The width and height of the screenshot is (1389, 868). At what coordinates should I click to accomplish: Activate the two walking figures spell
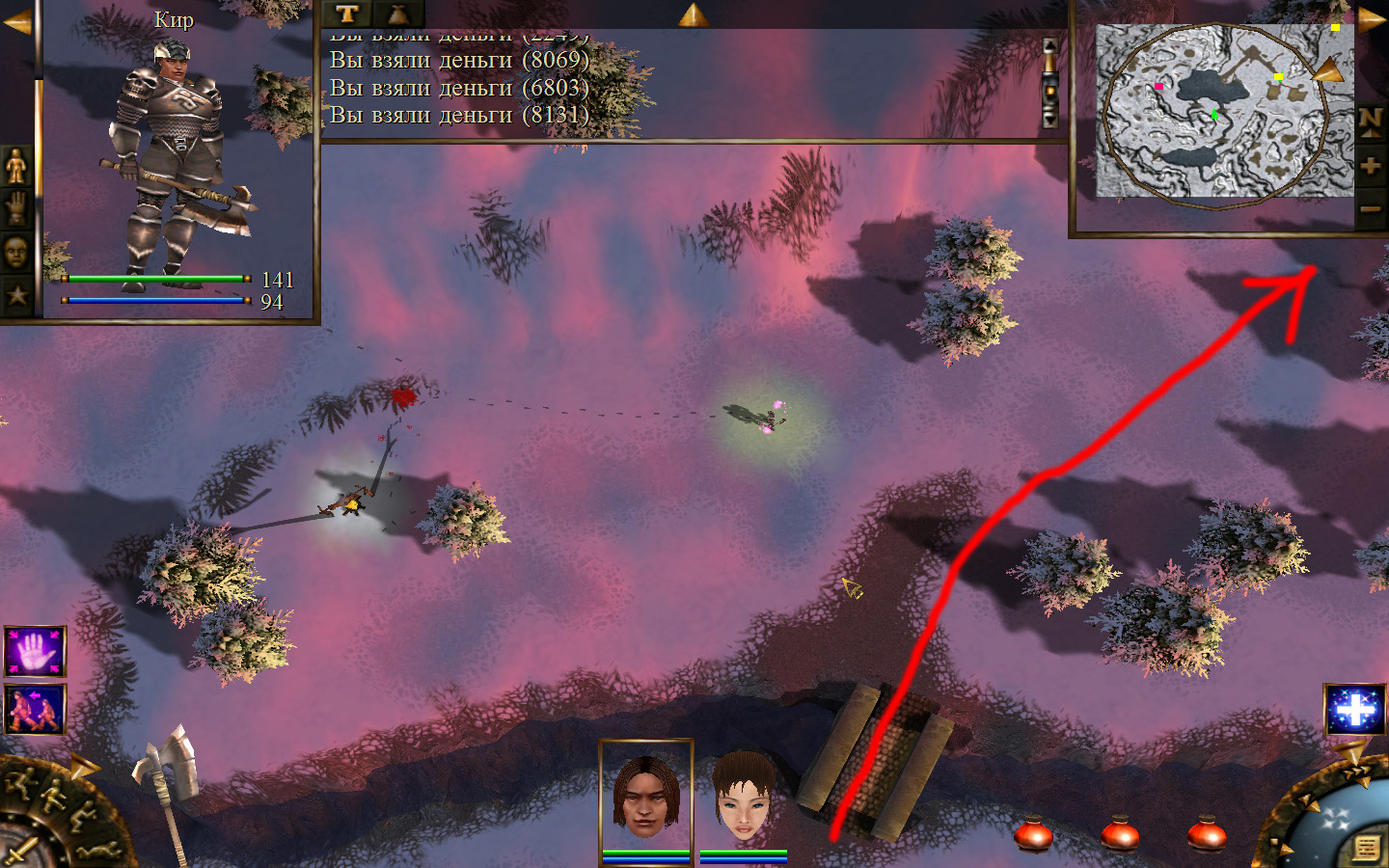[x=35, y=709]
